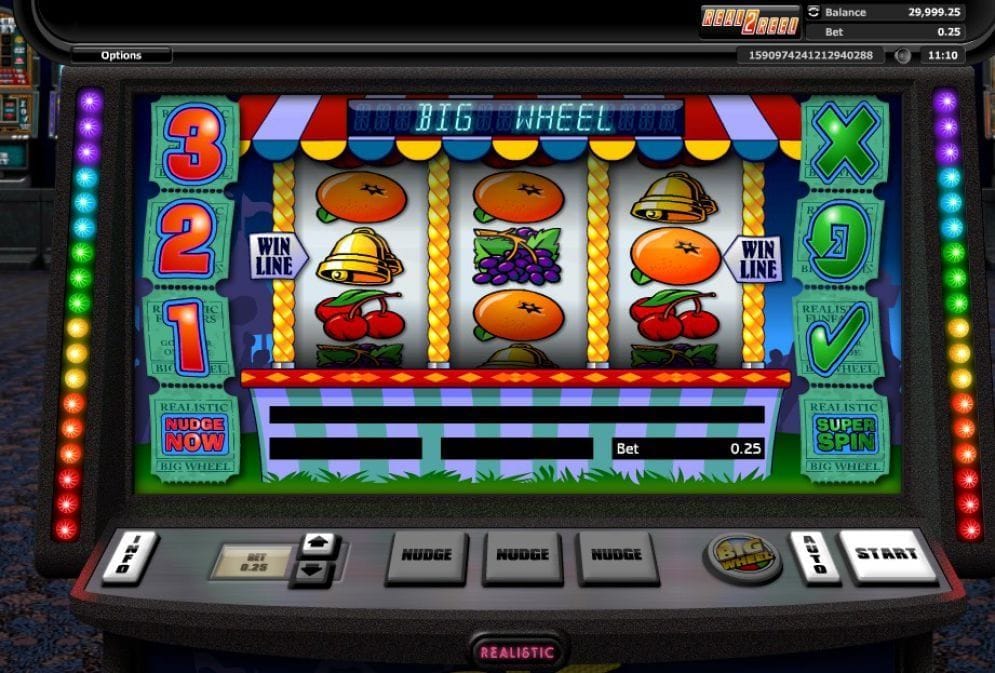This screenshot has width=995, height=673.
Task: Select the number 1 ticket
Action: point(194,338)
